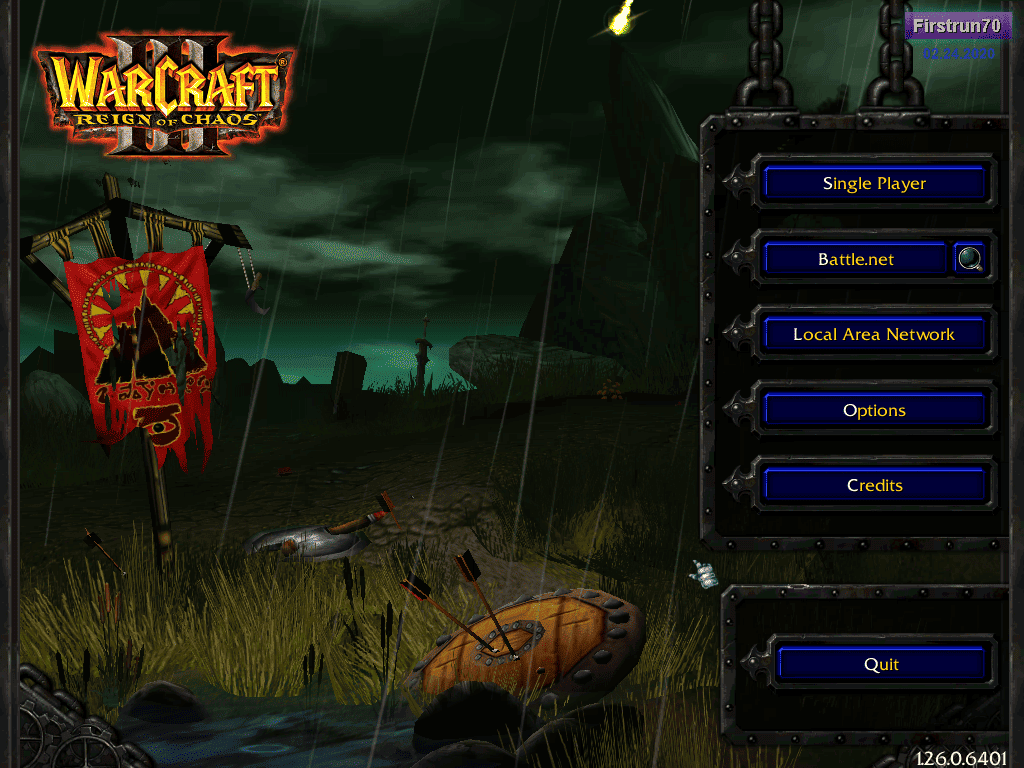Click the magnifying glass icon beside Battle.net
1024x768 pixels.
point(969,259)
